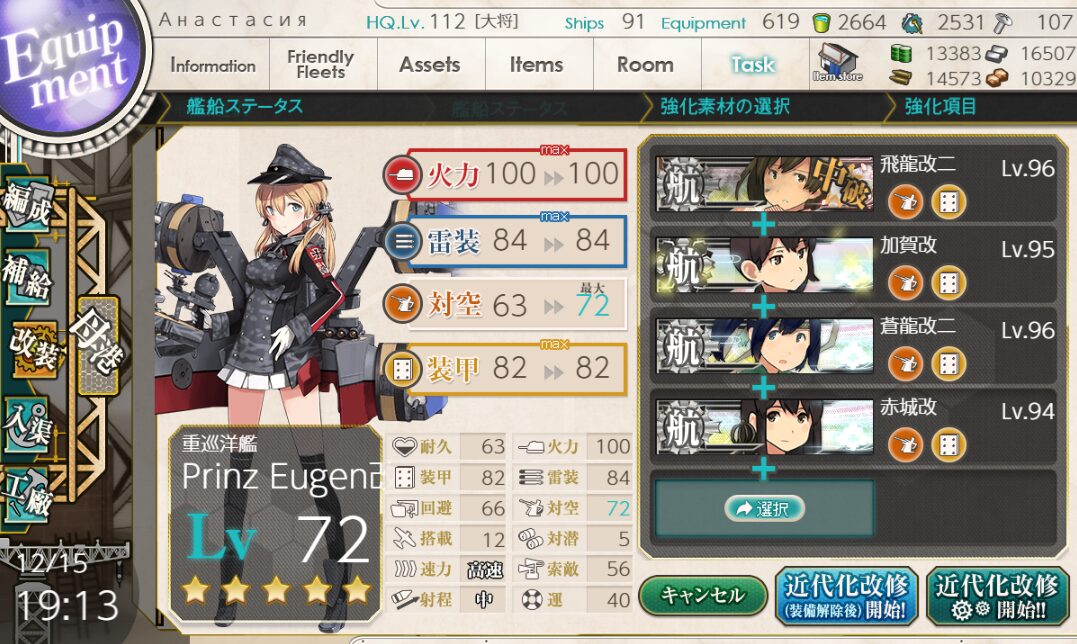Image resolution: width=1077 pixels, height=644 pixels.
Task: Open the Information tab
Action: (213, 65)
